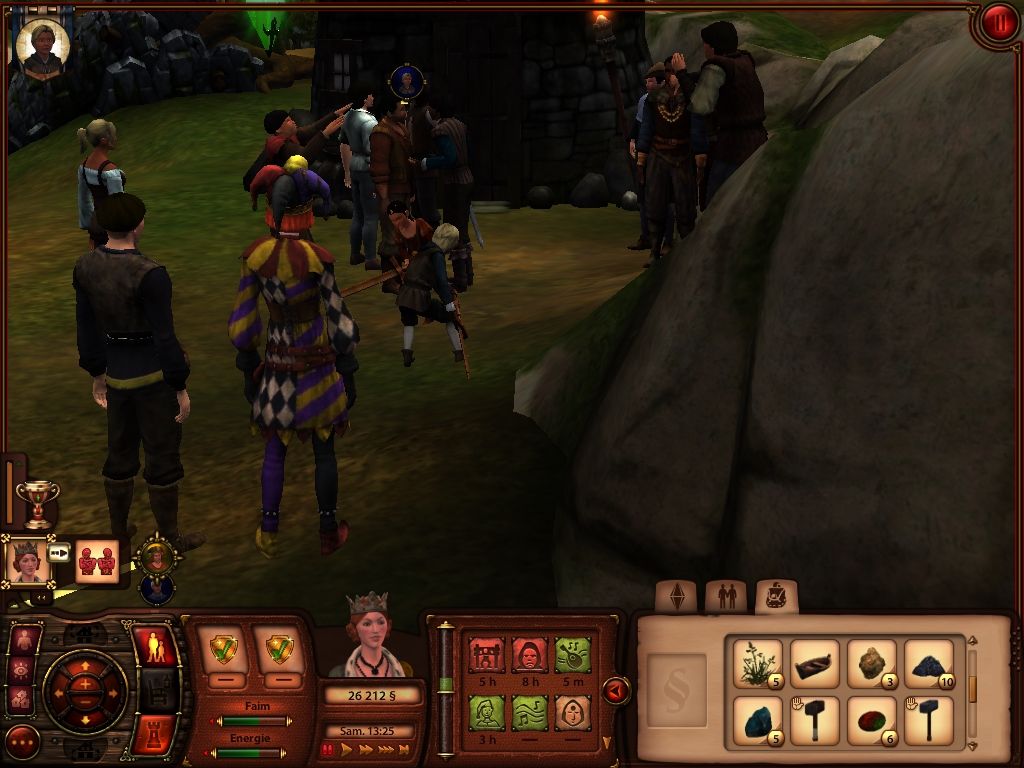Set game speed to the single arrow
Viewport: 1024px width, 768px height.
[x=346, y=749]
